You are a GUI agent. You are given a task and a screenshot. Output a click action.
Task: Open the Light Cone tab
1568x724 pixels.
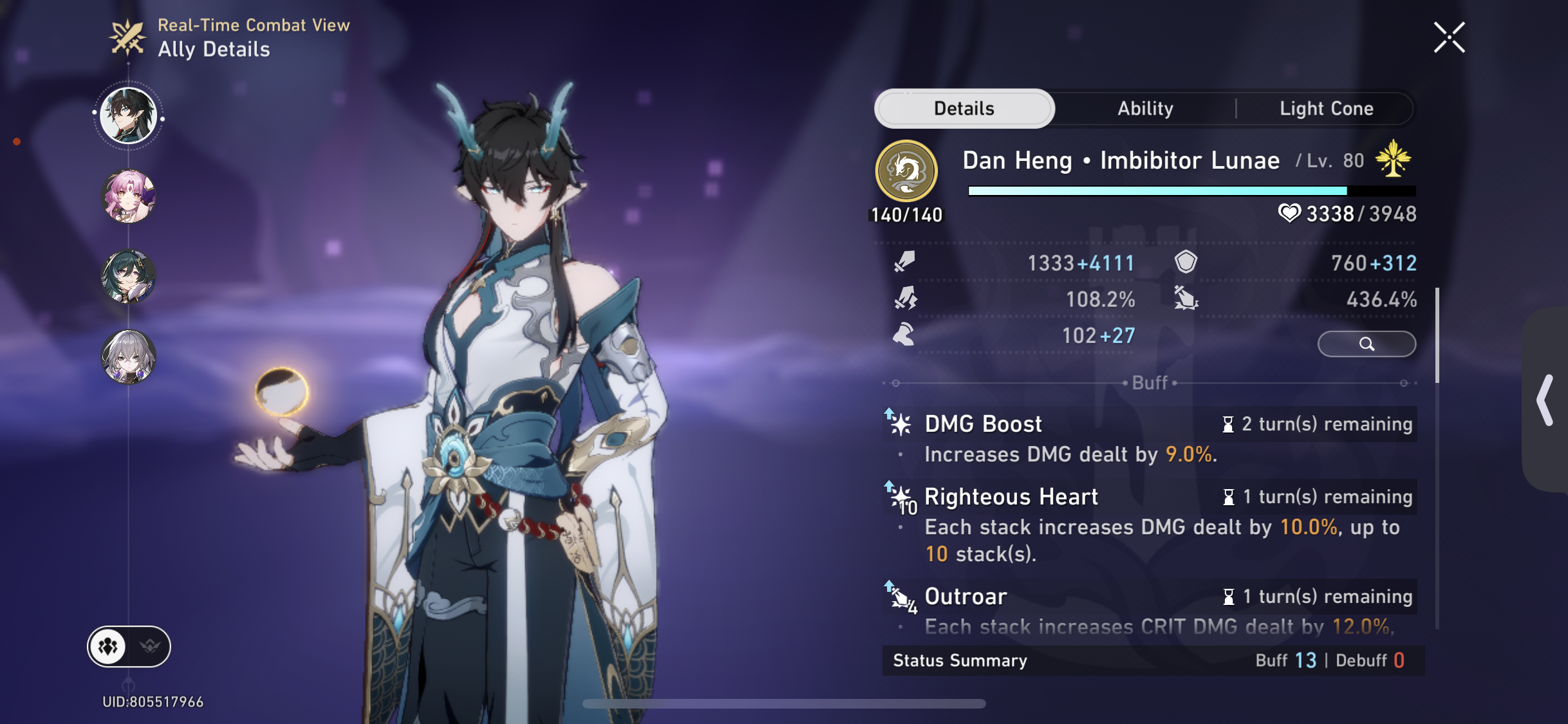point(1327,108)
